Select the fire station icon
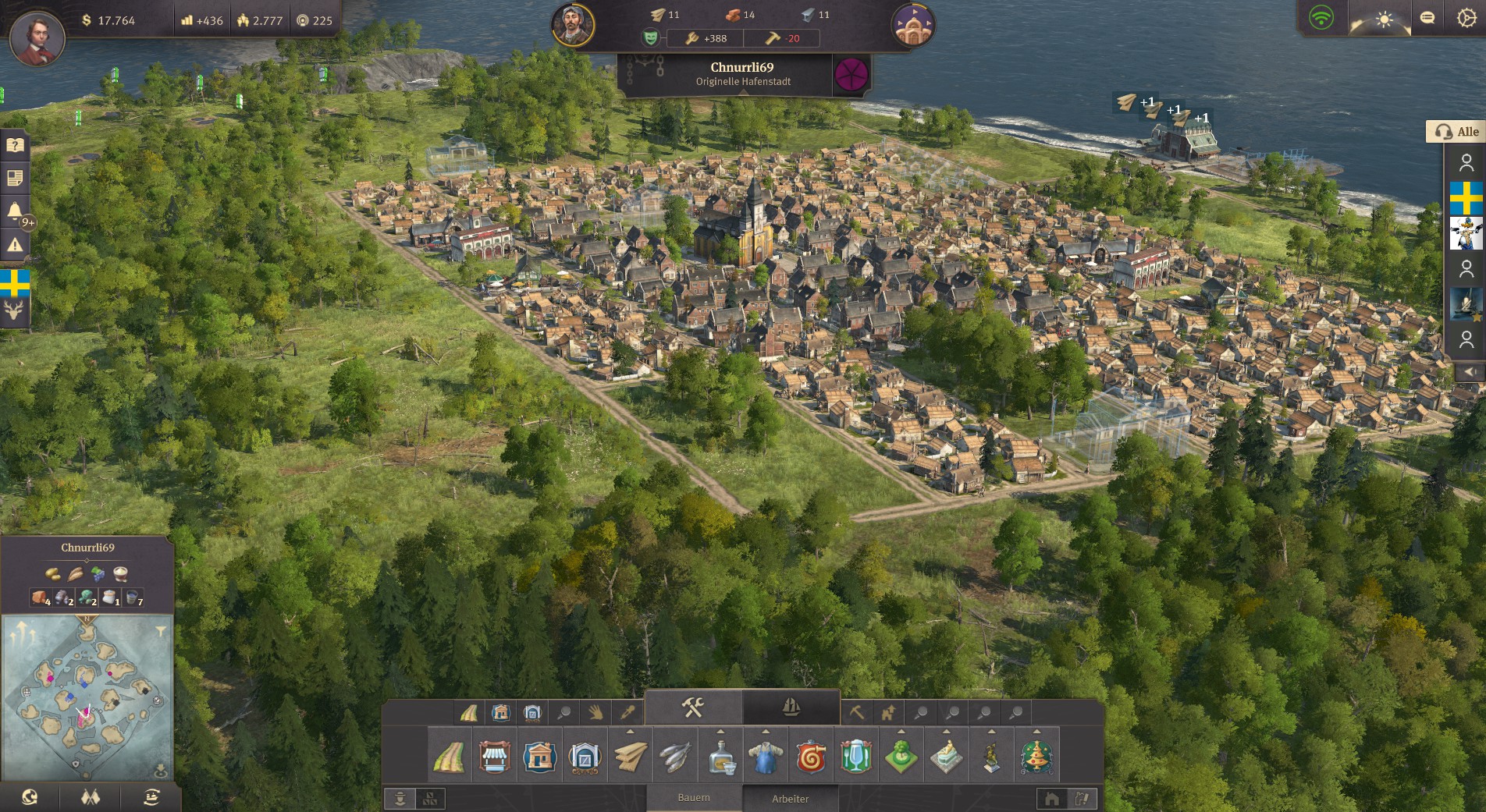This screenshot has height=812, width=1486. pos(811,757)
